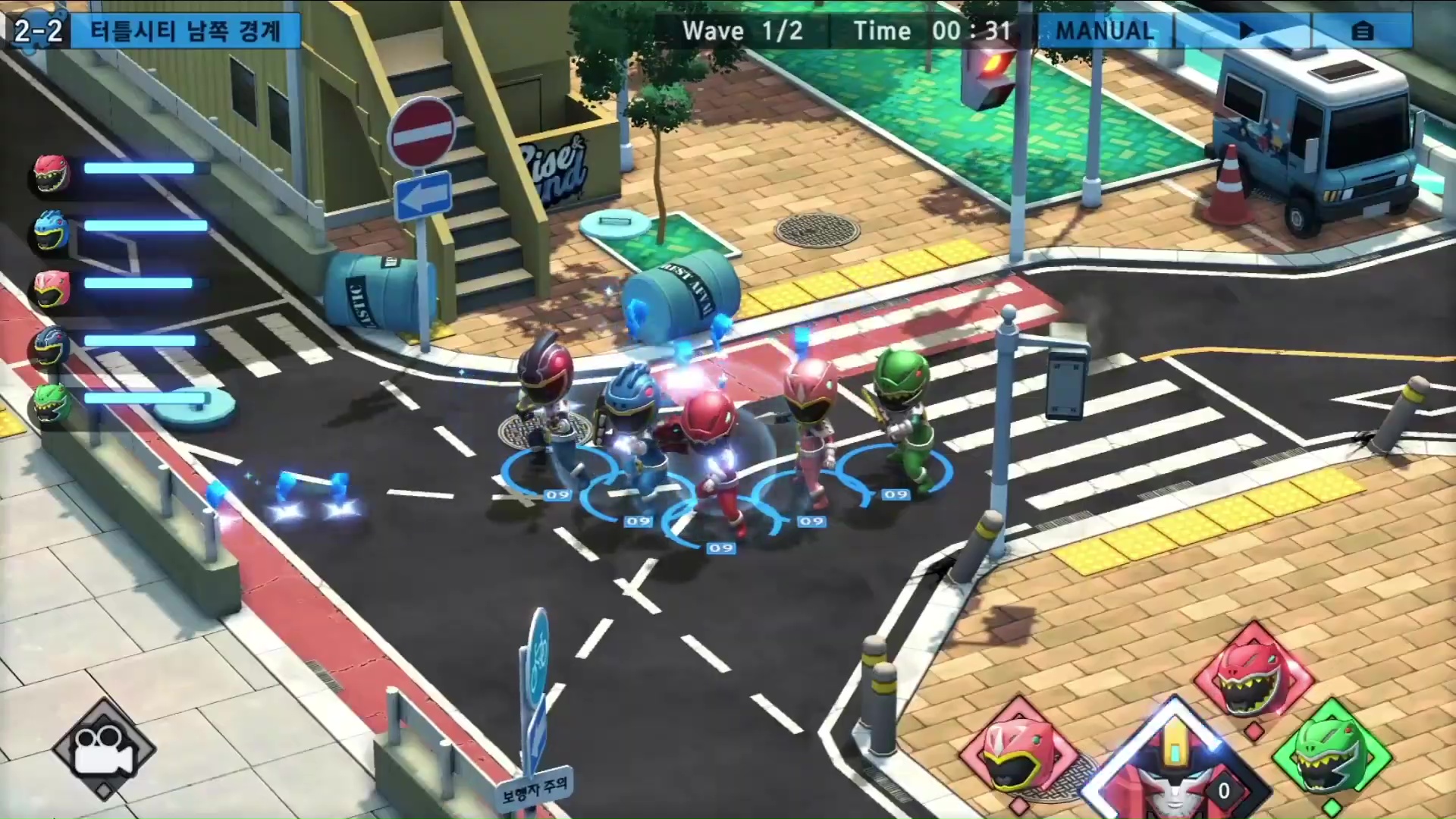Viewport: 1456px width, 819px height.
Task: Toggle the MANUAL battle mode button
Action: coord(1105,31)
